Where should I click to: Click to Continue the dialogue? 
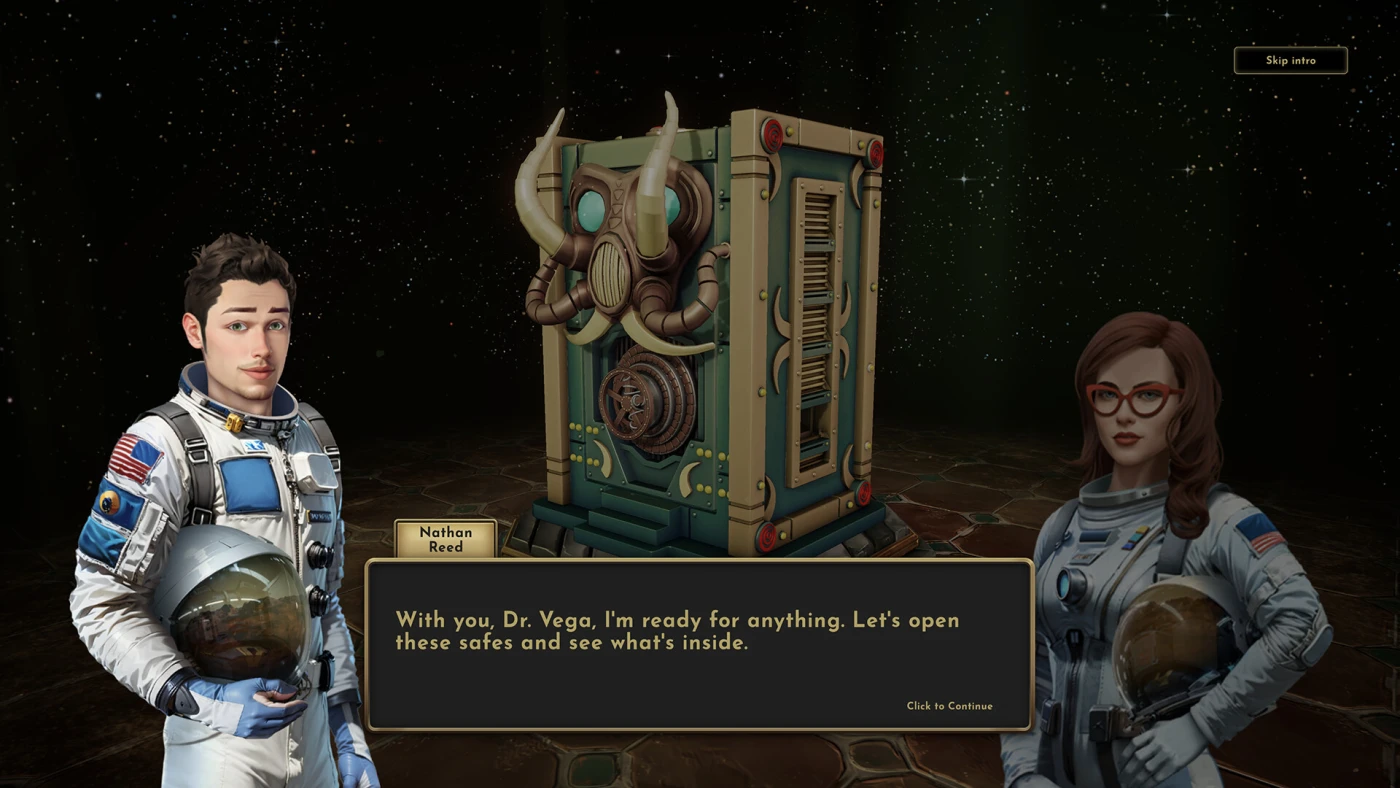pos(949,706)
